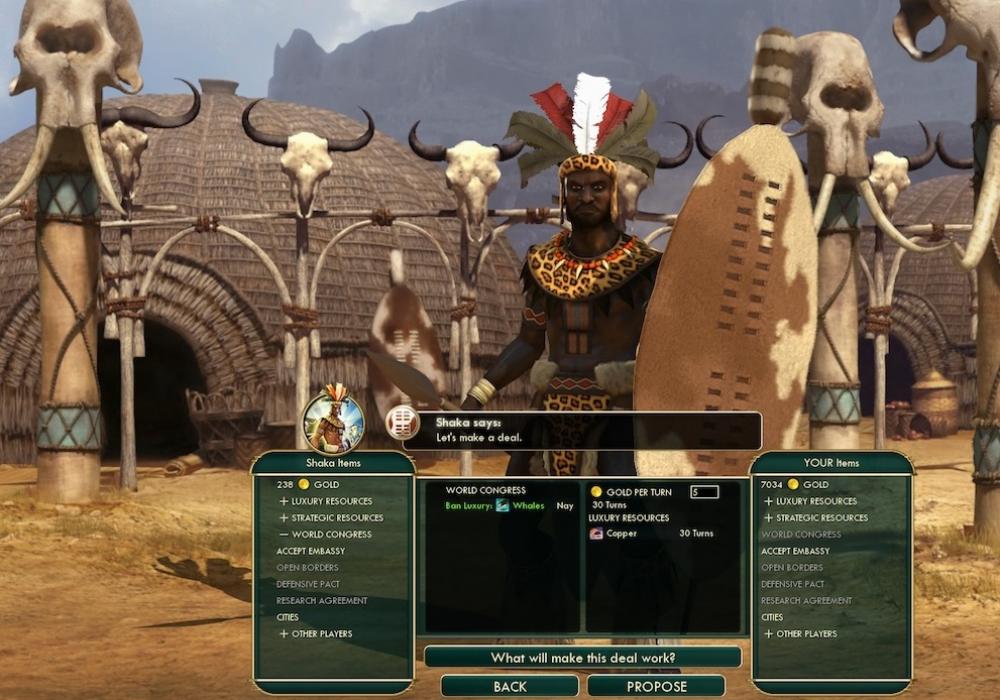Select Cities under Shaka Items
The width and height of the screenshot is (1000, 700).
[x=288, y=617]
